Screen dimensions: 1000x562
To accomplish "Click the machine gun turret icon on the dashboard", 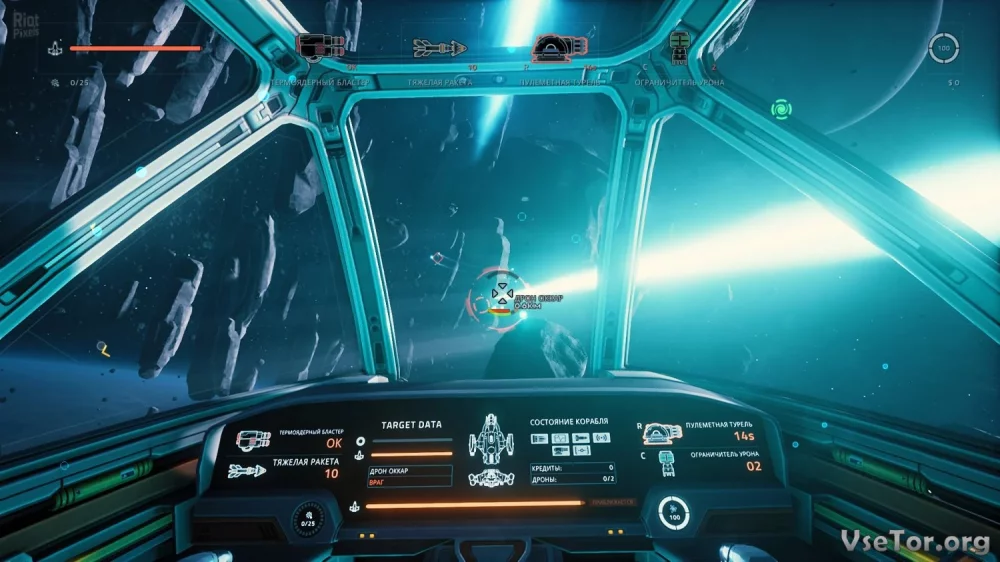I will [661, 432].
